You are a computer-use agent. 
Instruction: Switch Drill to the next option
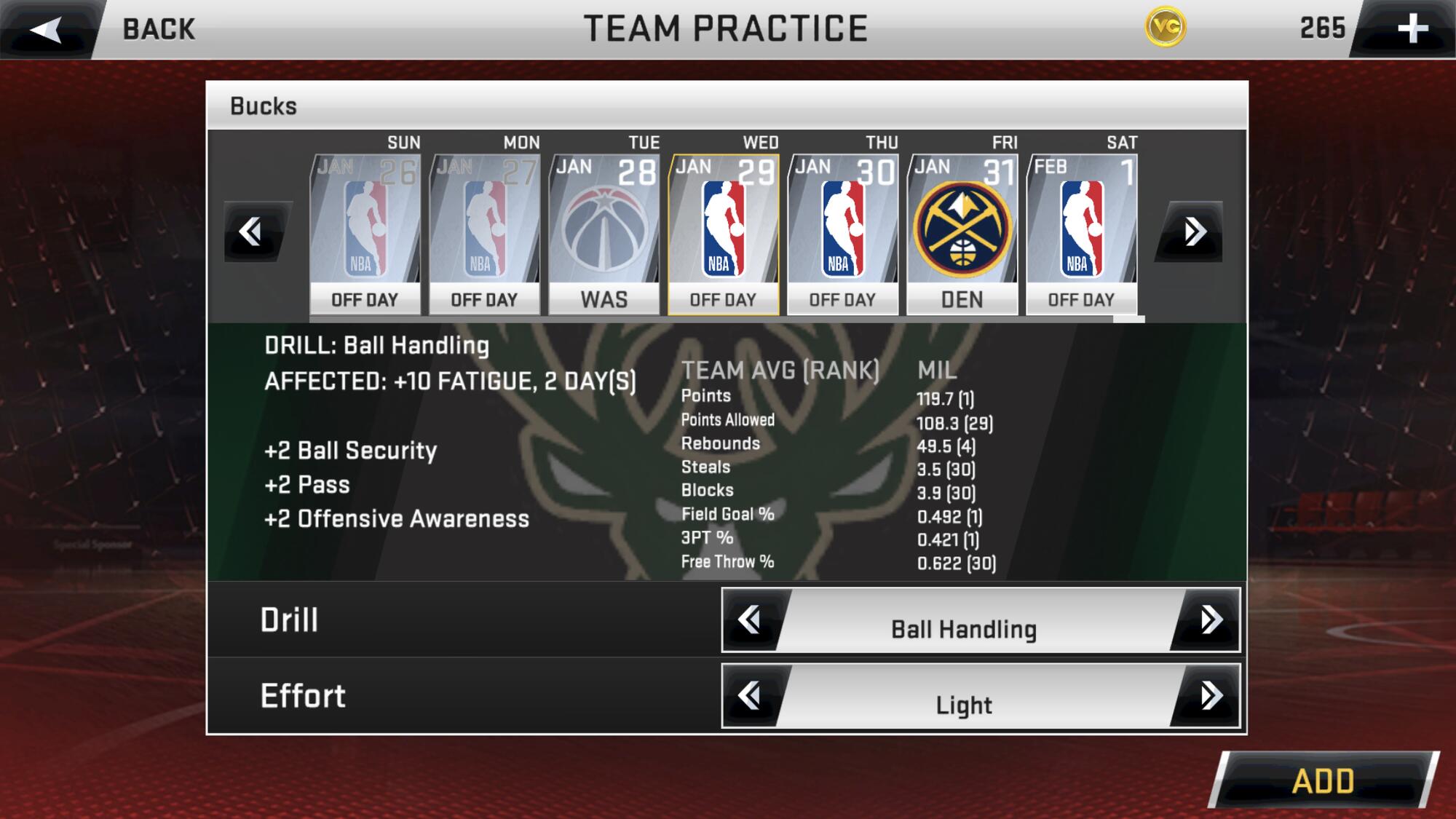click(1210, 620)
